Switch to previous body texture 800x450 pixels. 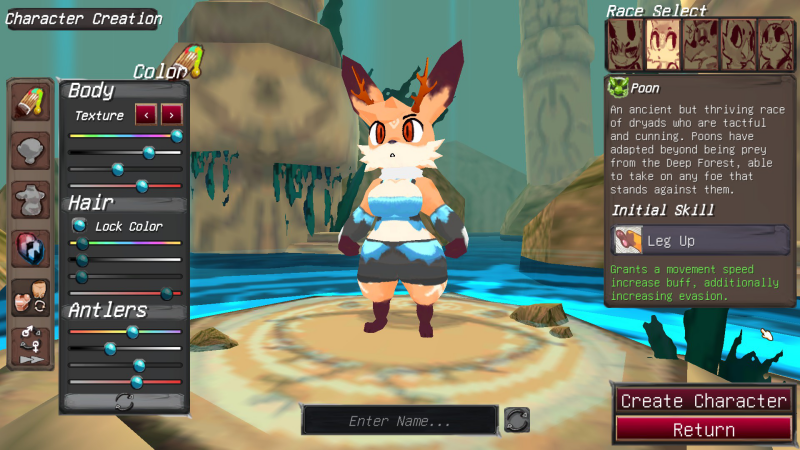pyautogui.click(x=145, y=115)
